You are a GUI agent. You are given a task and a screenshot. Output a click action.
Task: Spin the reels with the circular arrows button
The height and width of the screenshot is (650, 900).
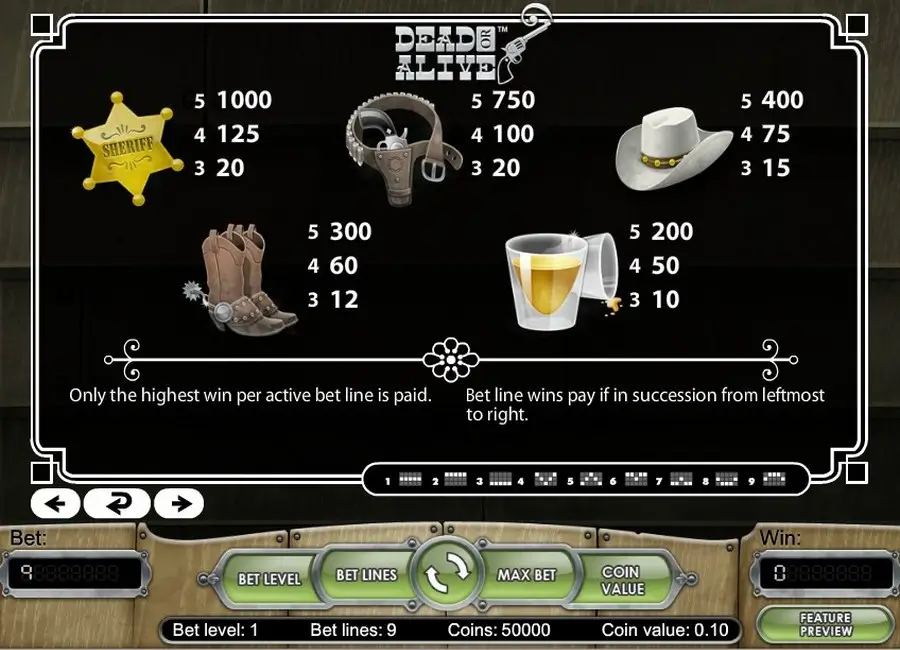pyautogui.click(x=447, y=575)
